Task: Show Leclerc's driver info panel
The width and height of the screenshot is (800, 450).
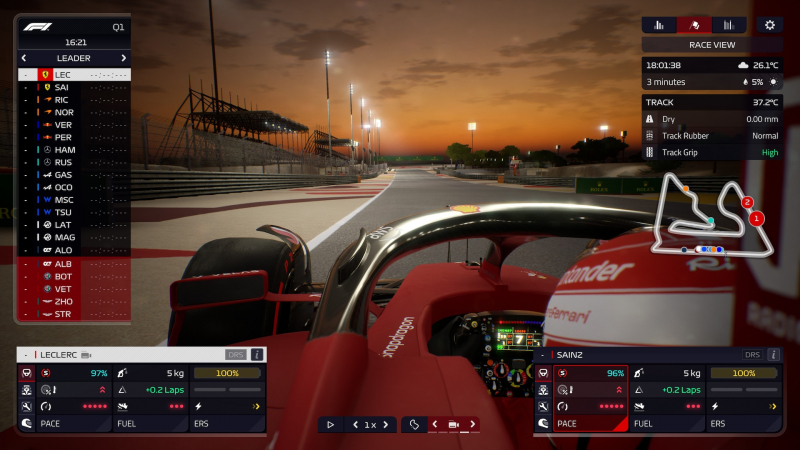Action: point(257,354)
